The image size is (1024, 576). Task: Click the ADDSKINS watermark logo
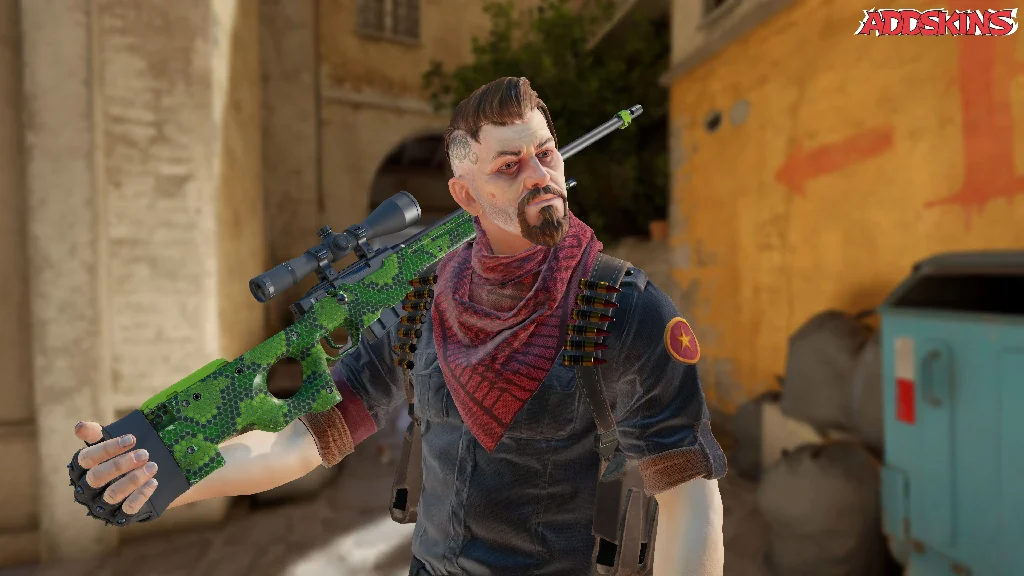click(937, 22)
